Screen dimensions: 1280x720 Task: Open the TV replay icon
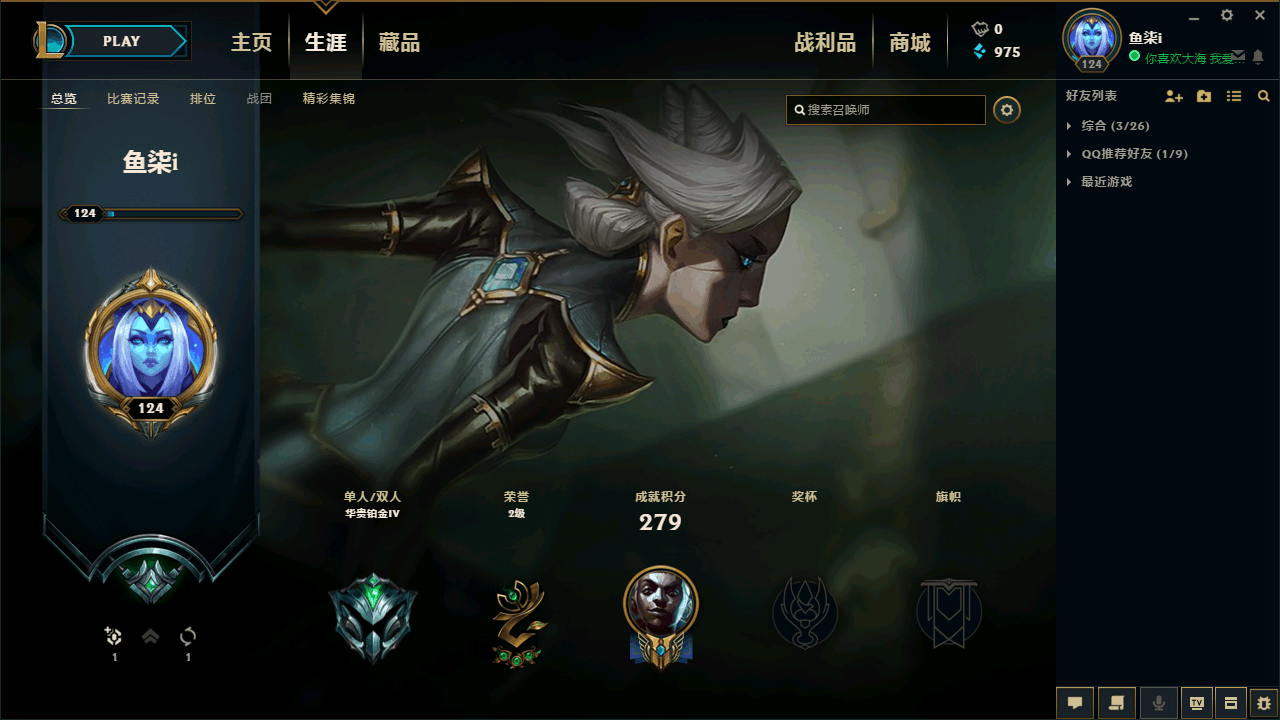[x=1195, y=702]
